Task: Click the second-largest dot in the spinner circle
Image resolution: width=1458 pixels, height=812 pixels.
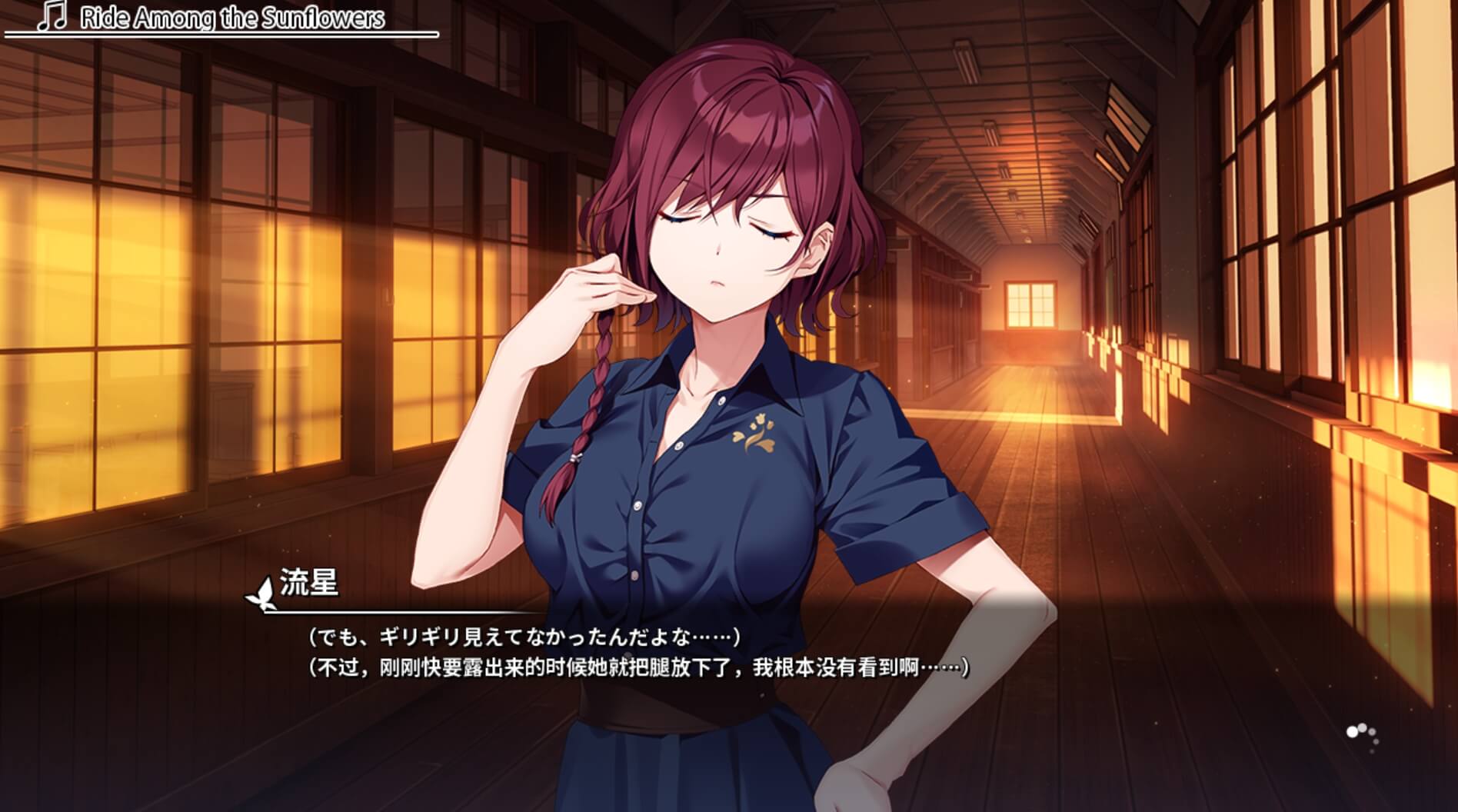Action: tap(1362, 727)
